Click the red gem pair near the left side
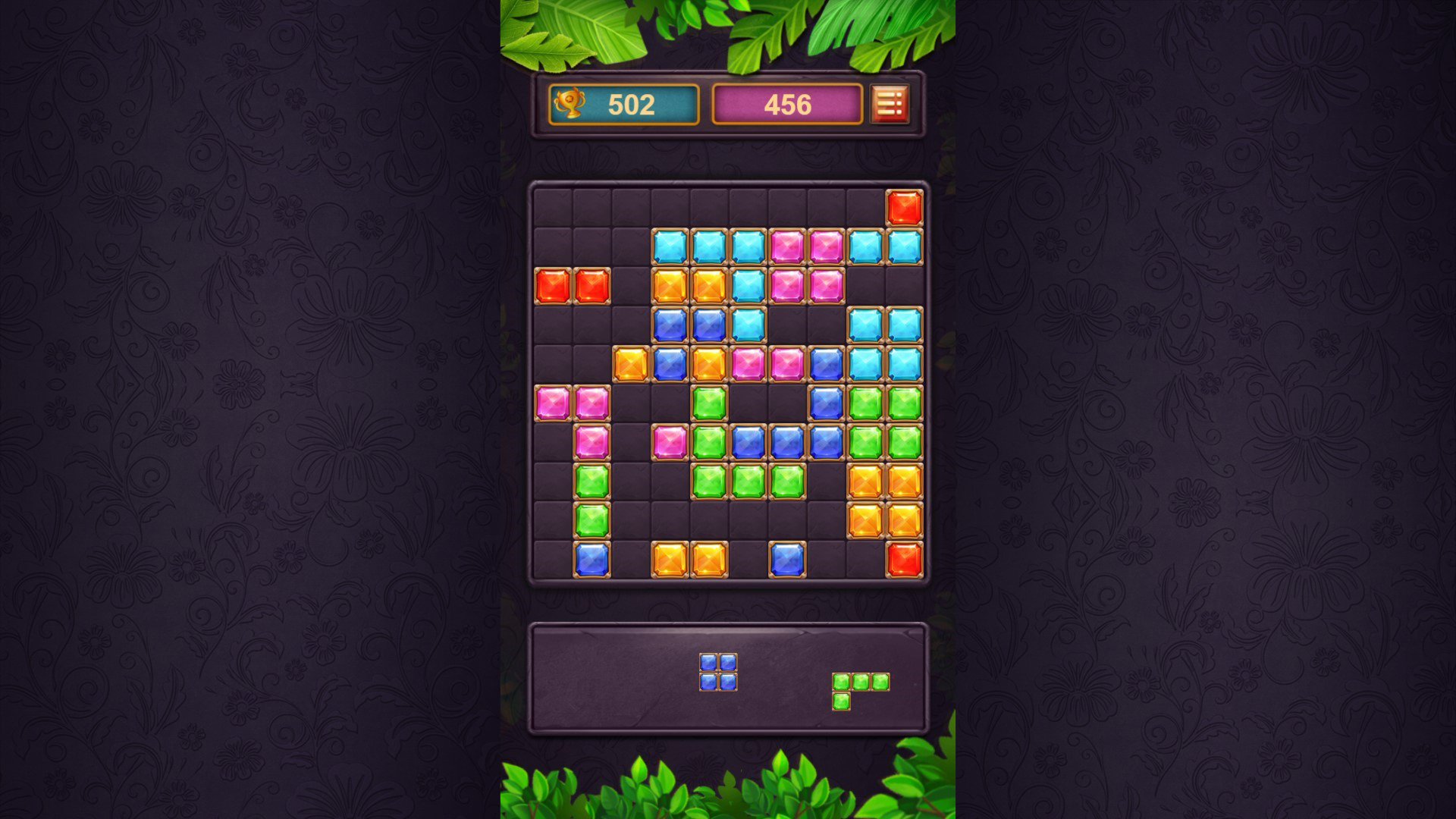 573,287
